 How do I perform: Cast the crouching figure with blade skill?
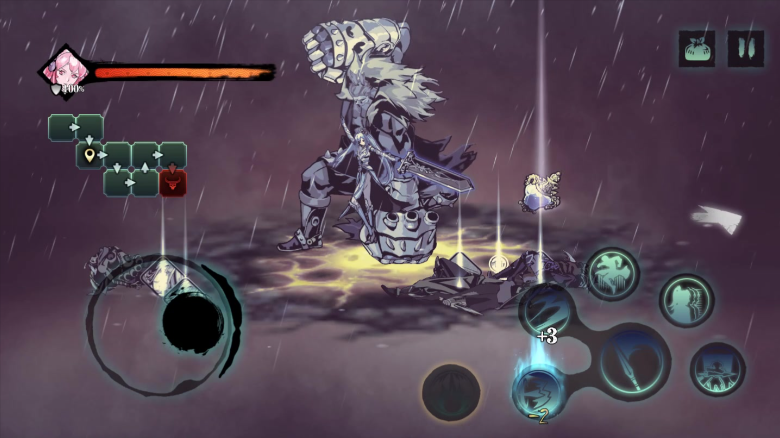click(717, 368)
